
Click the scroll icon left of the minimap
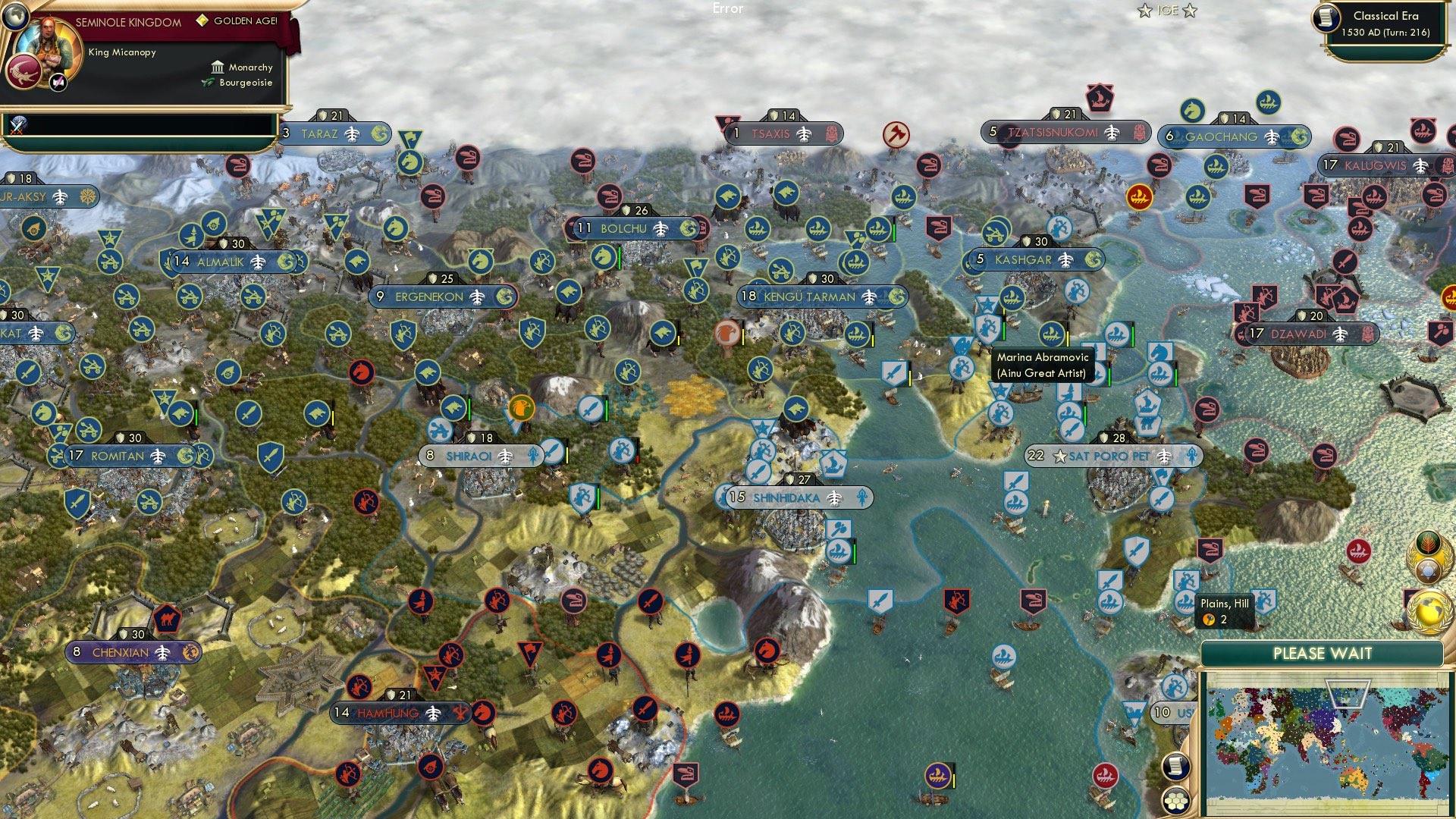pyautogui.click(x=1175, y=767)
